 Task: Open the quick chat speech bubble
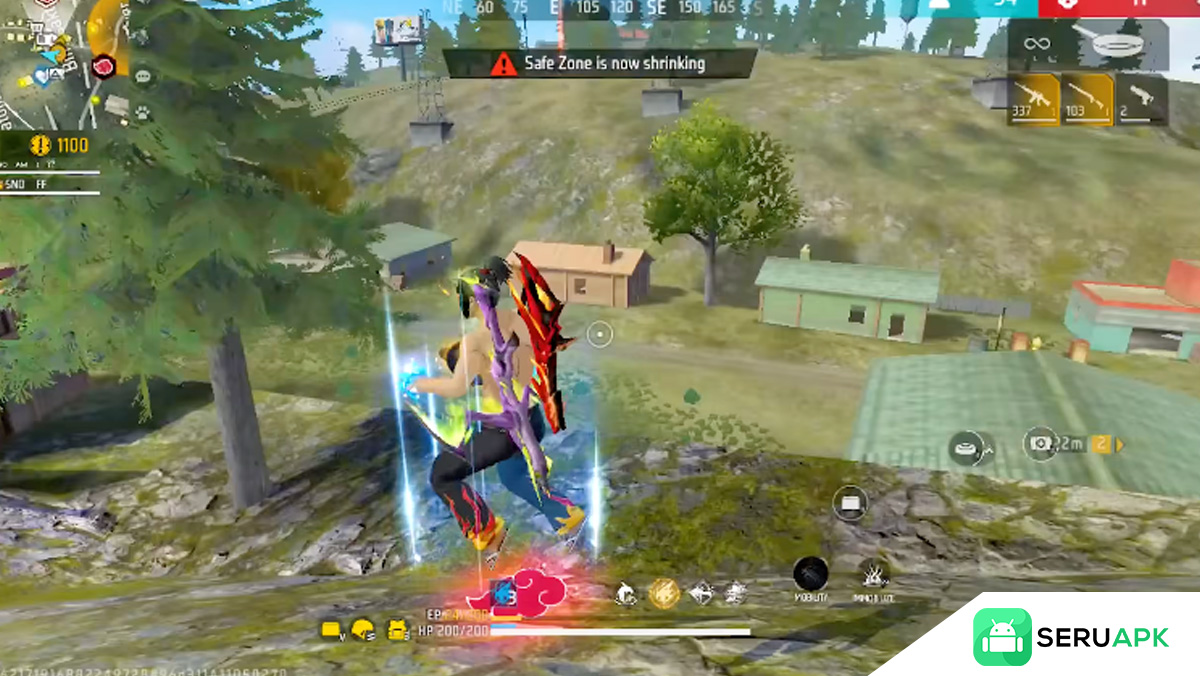(143, 75)
